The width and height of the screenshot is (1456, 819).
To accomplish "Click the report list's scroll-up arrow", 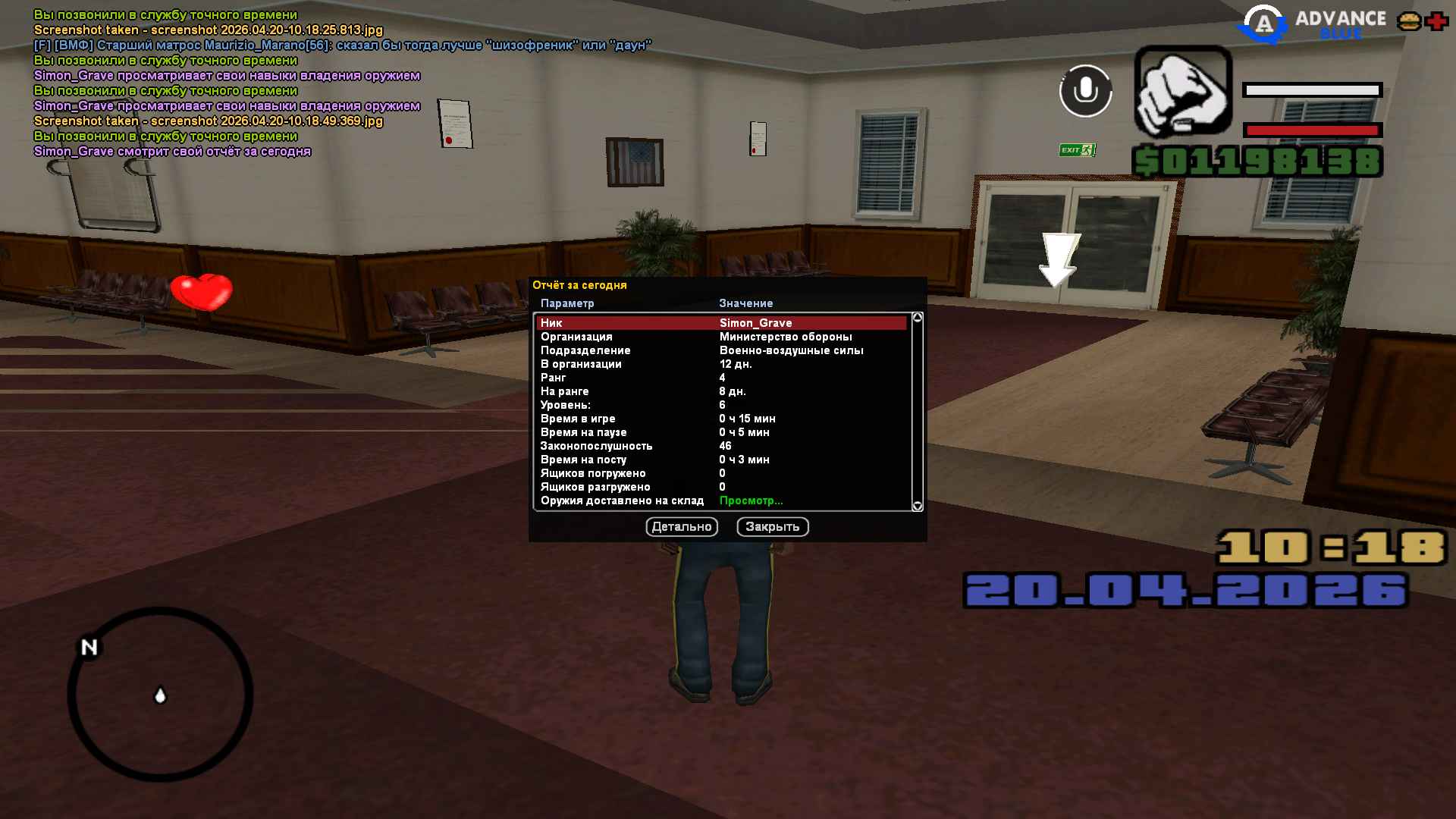I will click(918, 318).
